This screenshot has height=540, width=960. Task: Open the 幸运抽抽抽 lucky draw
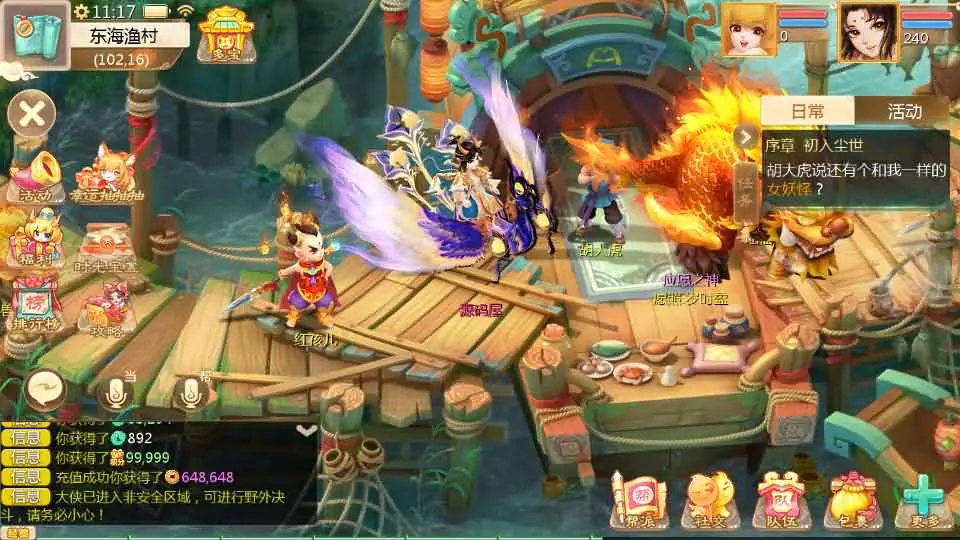pos(106,175)
